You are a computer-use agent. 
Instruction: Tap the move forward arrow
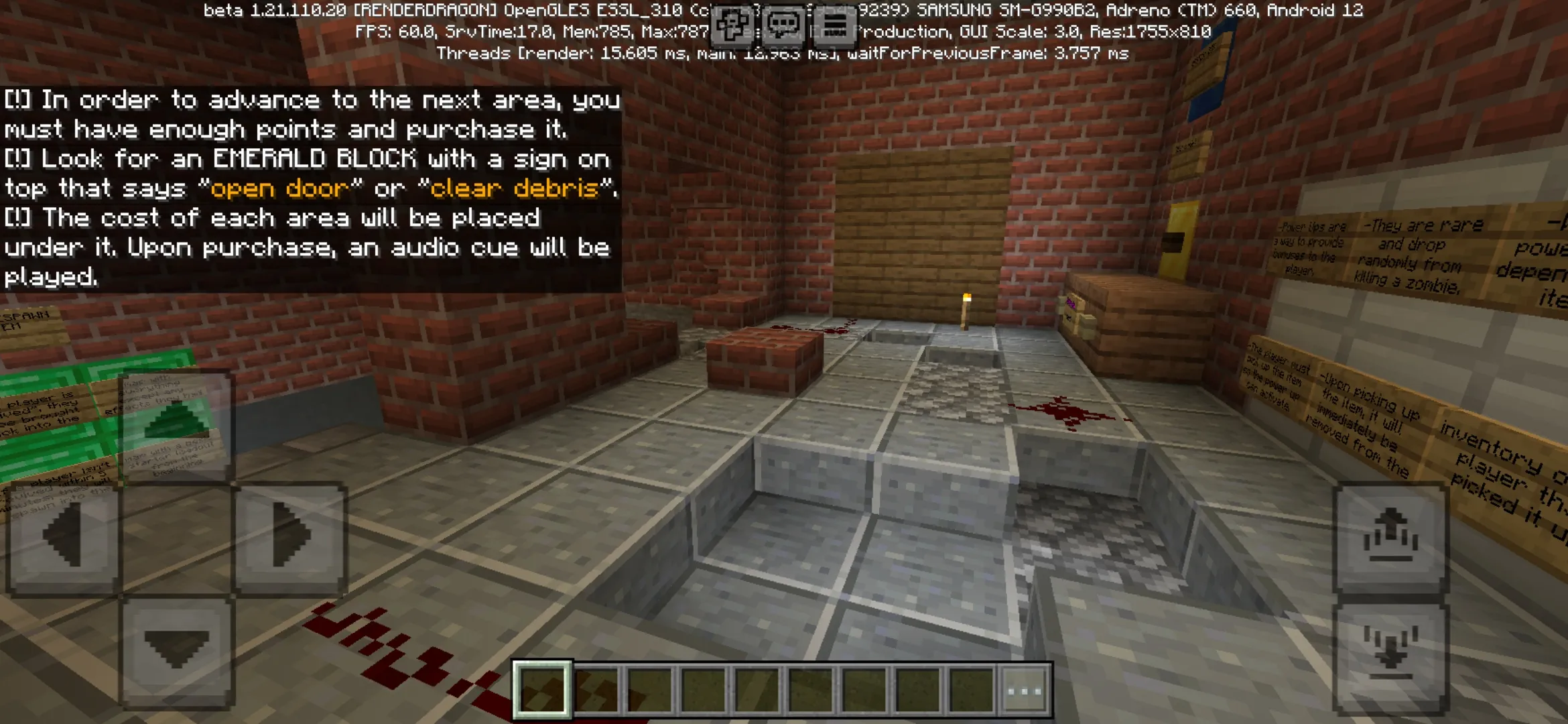coord(176,424)
